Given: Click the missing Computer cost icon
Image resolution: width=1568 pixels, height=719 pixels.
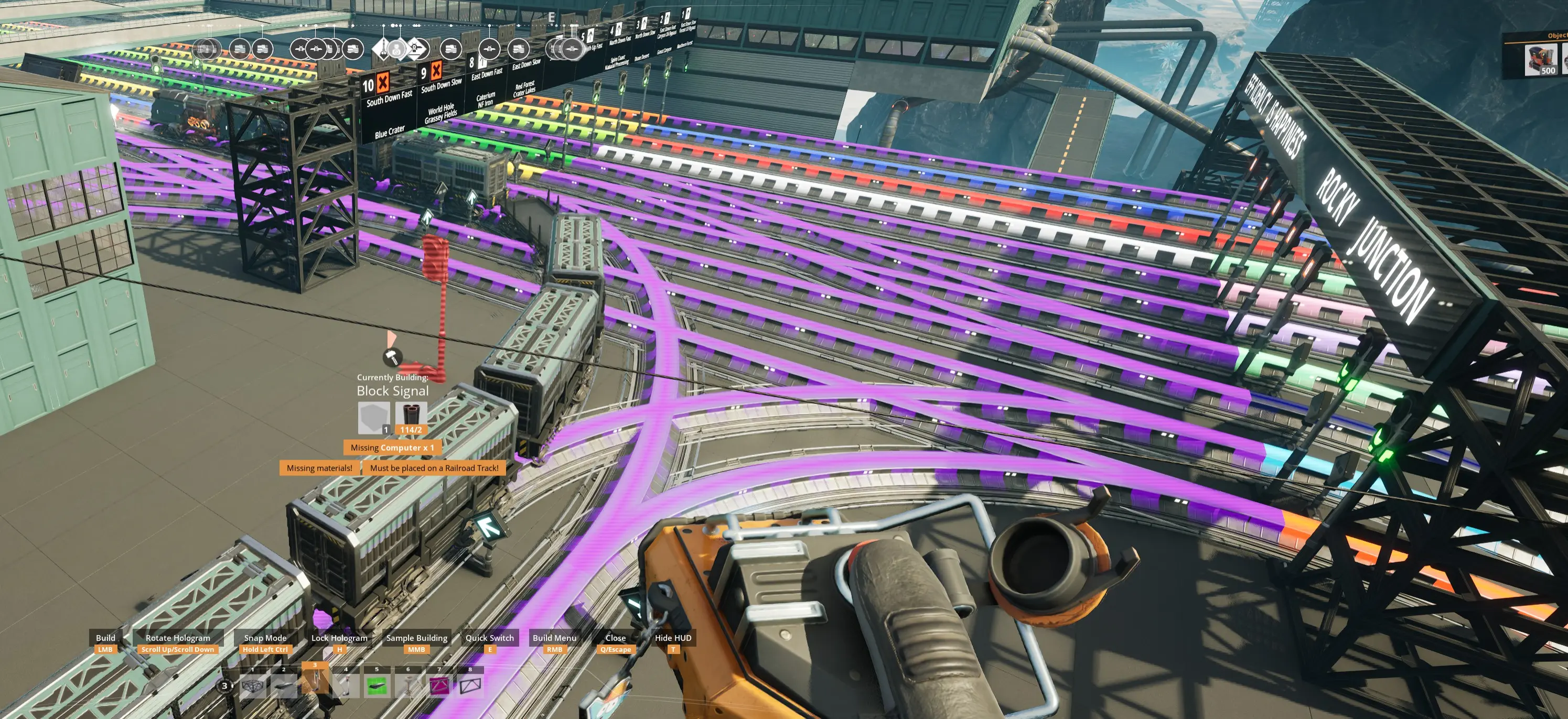Looking at the screenshot, I should point(373,417).
